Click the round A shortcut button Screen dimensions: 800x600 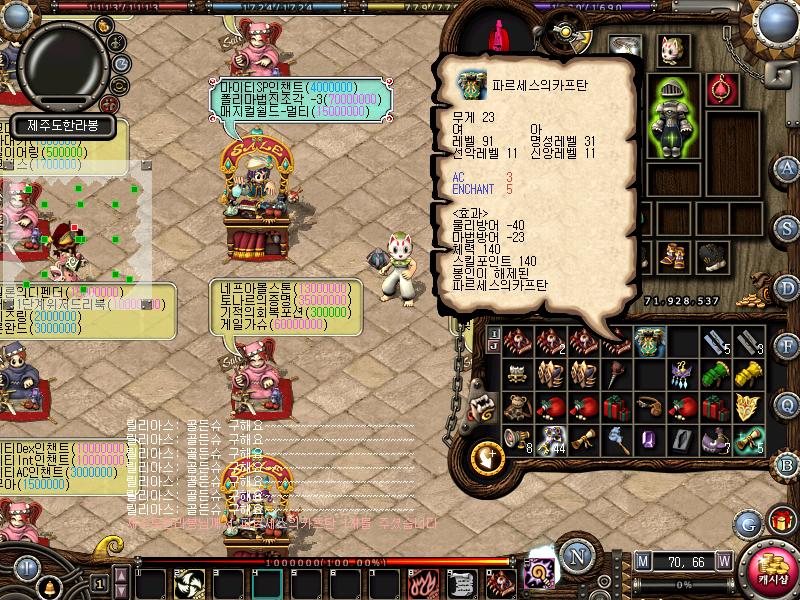[787, 167]
